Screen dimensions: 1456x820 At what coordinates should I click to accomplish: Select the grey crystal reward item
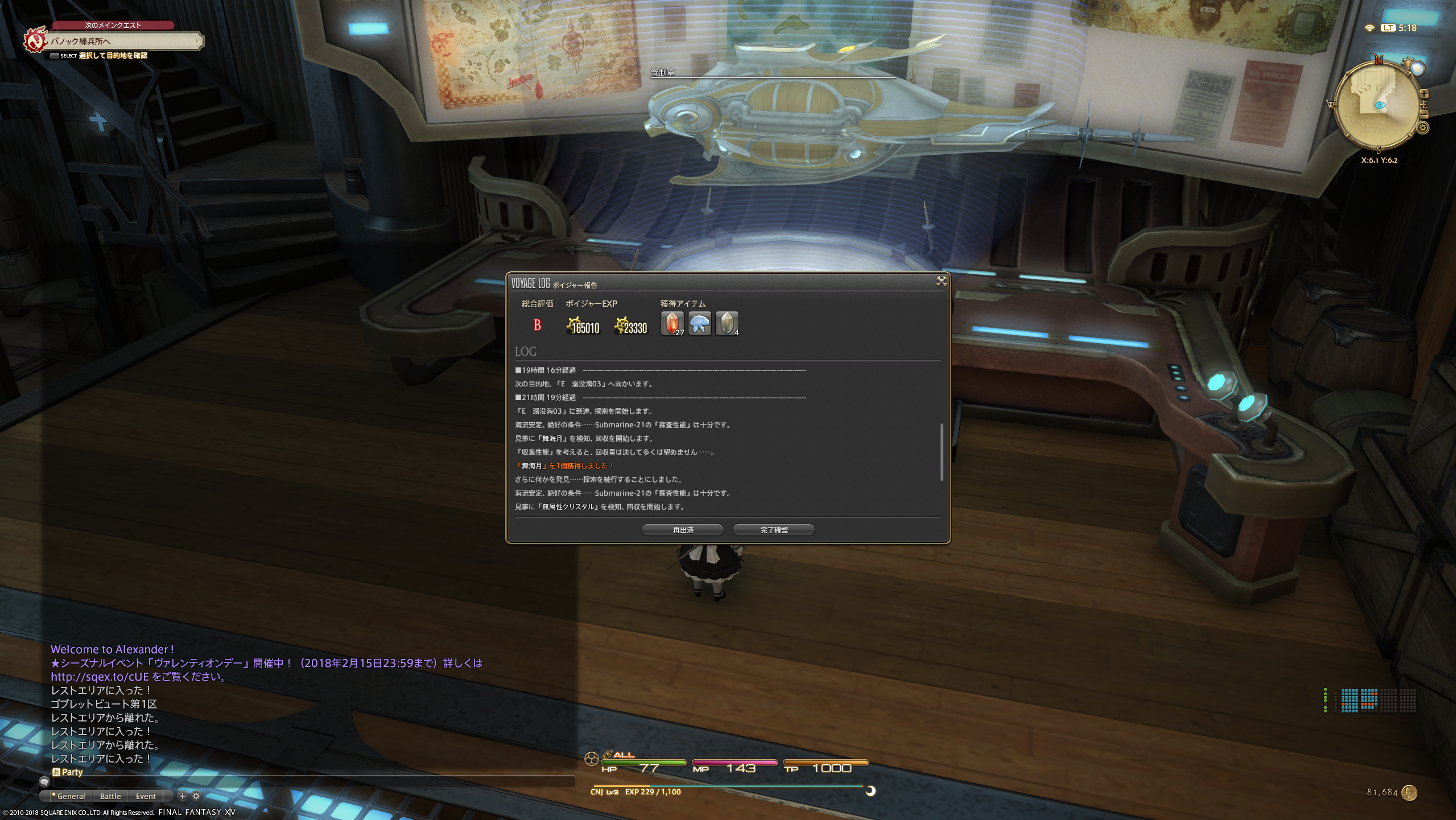(727, 324)
